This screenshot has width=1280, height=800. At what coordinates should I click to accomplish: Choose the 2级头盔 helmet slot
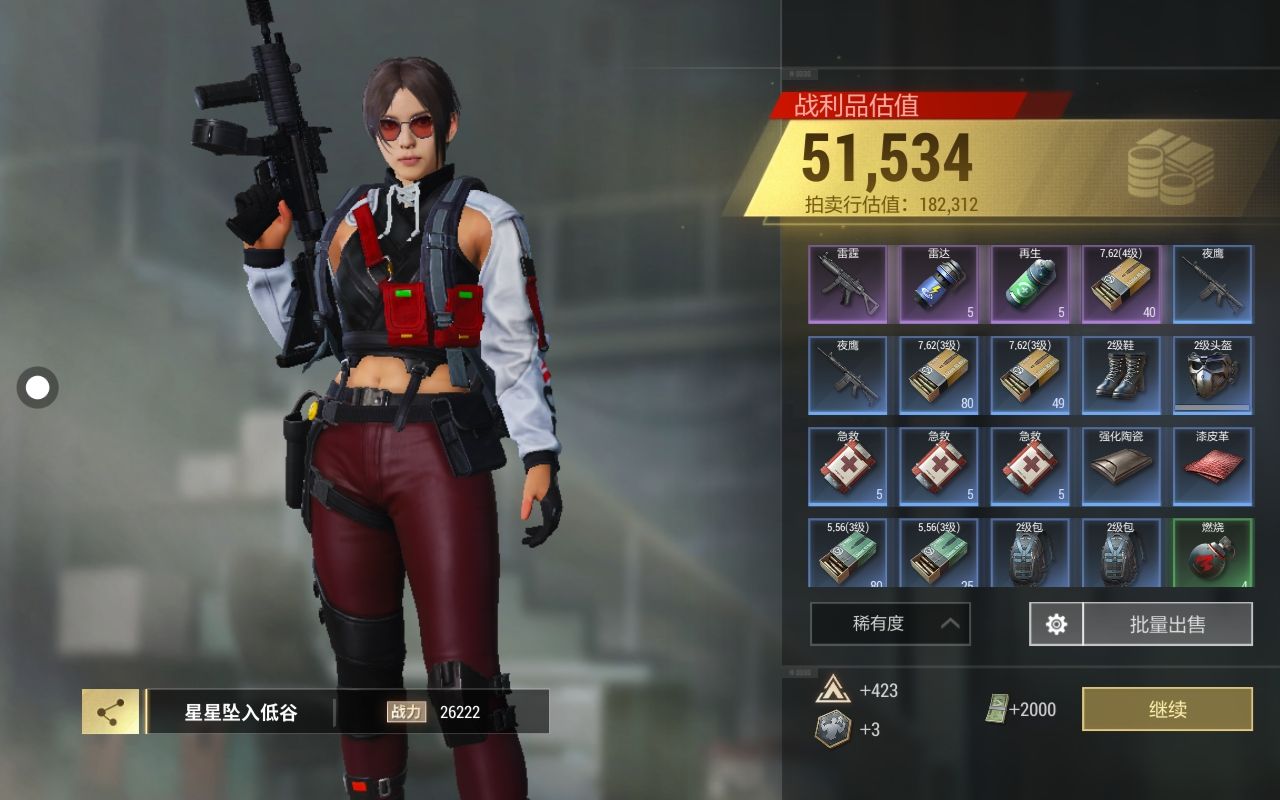pos(1212,375)
